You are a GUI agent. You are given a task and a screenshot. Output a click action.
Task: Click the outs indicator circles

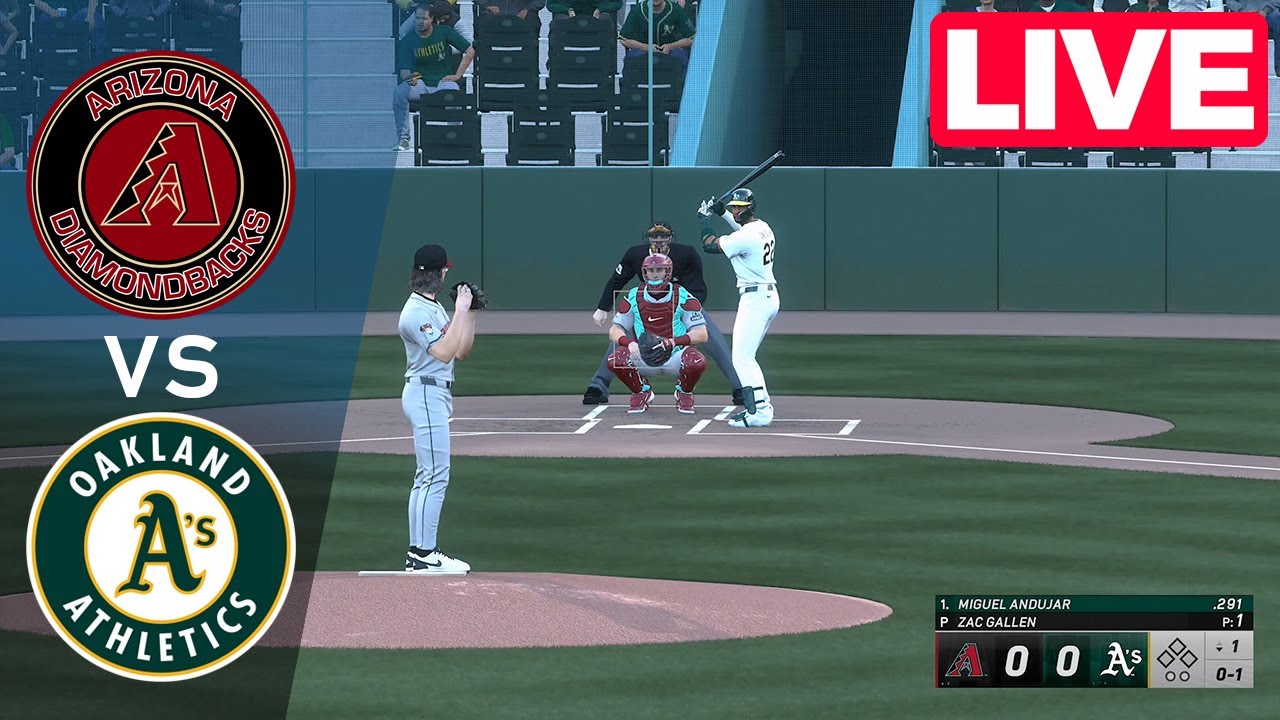[x=1178, y=675]
